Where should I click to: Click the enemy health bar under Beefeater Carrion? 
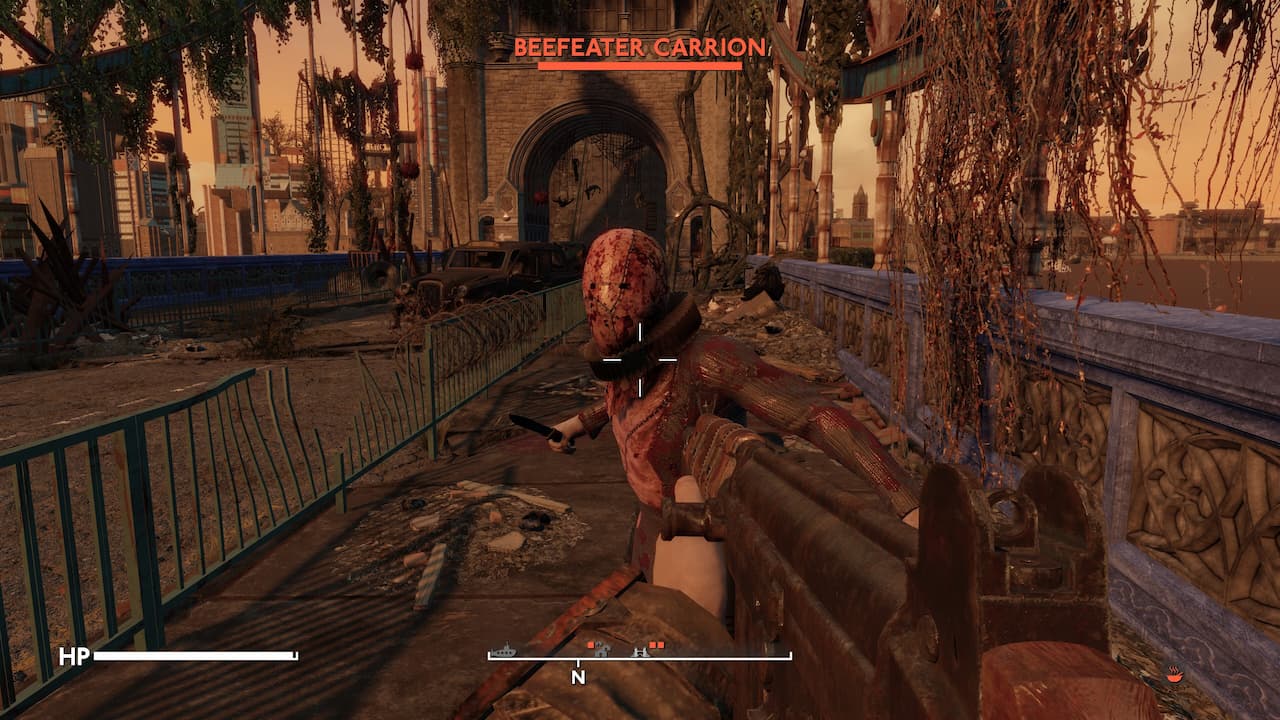point(640,63)
